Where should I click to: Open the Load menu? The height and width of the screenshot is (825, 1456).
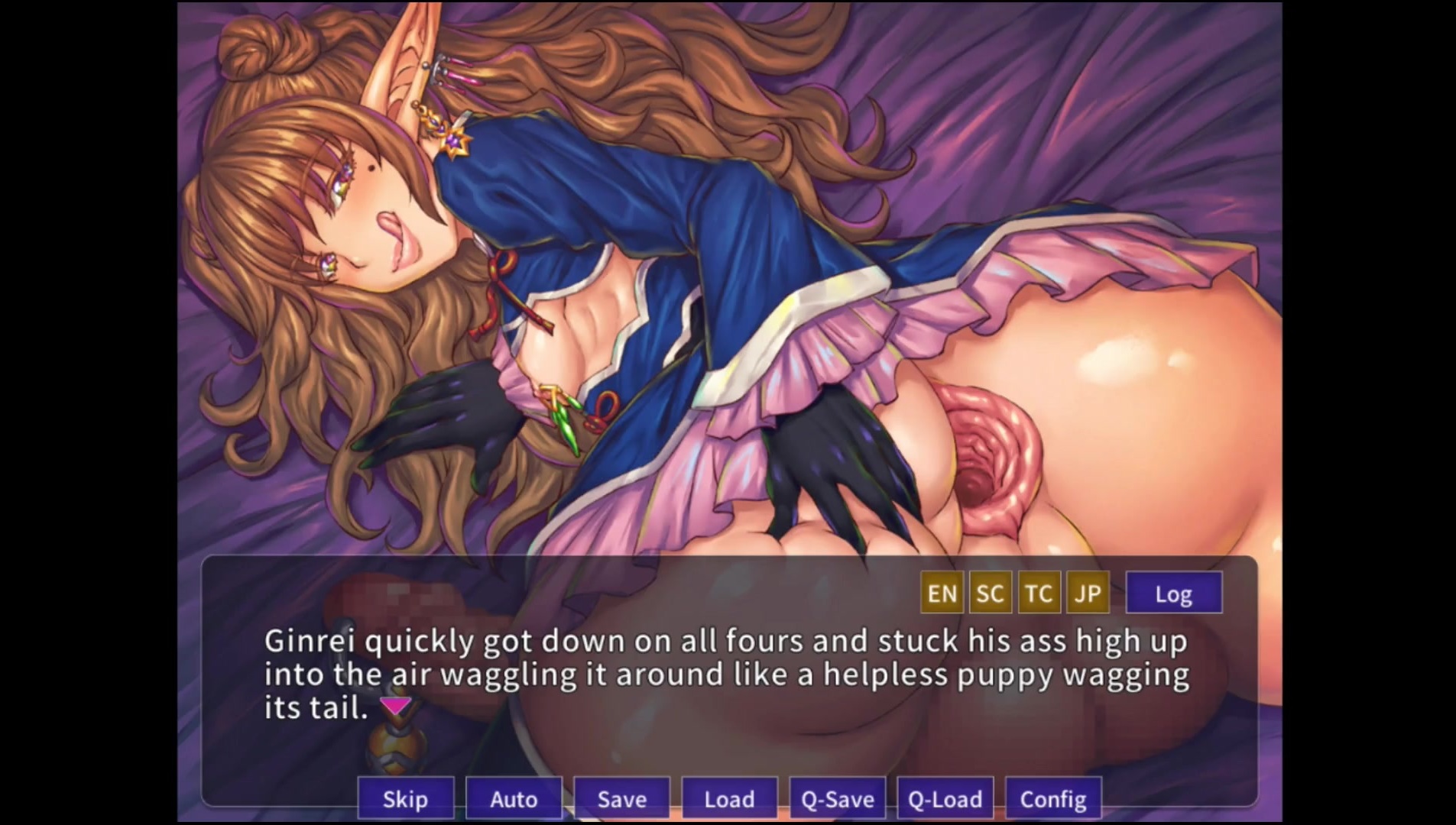pyautogui.click(x=729, y=798)
